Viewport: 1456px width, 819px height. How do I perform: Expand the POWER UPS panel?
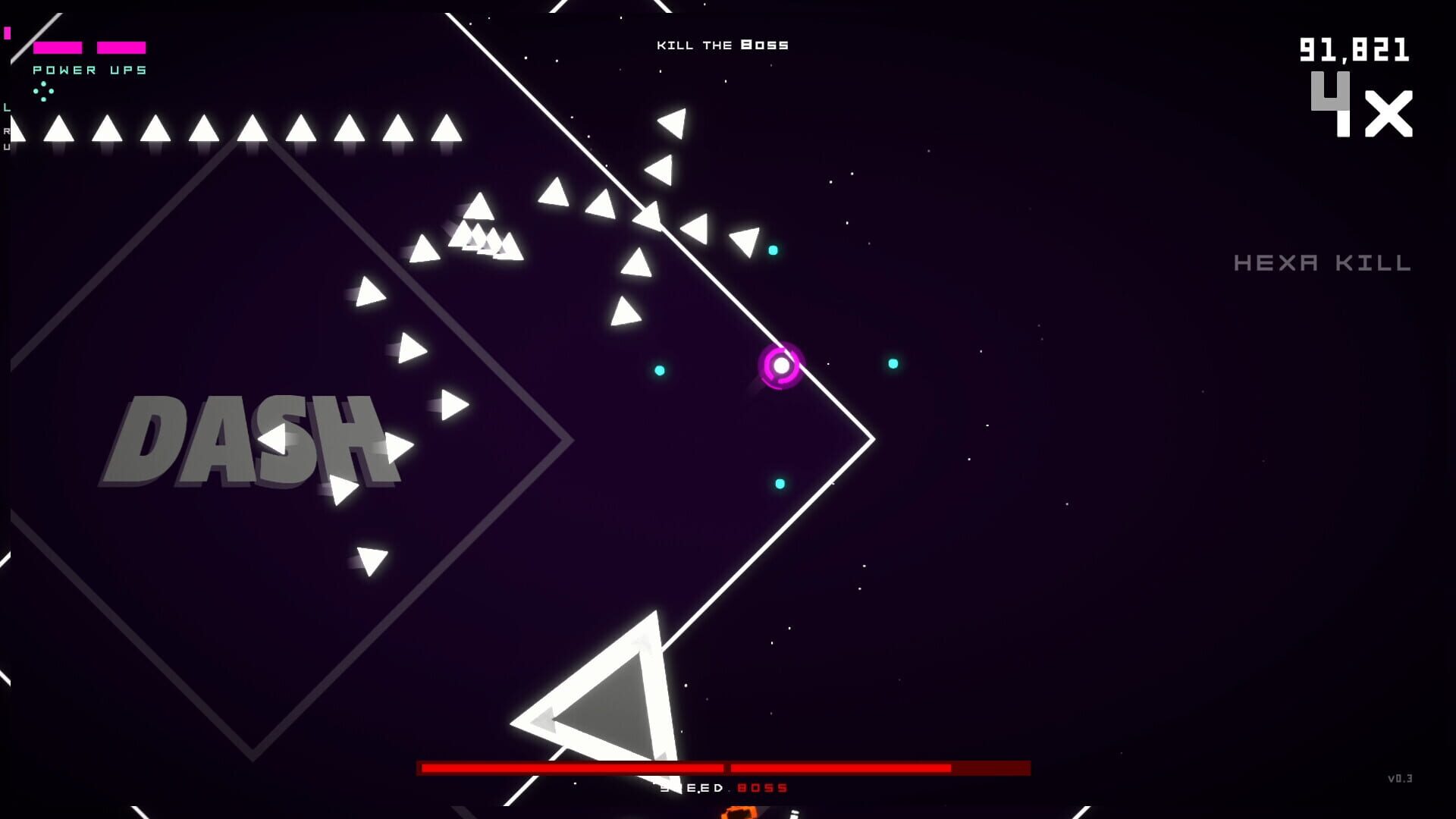tap(89, 70)
